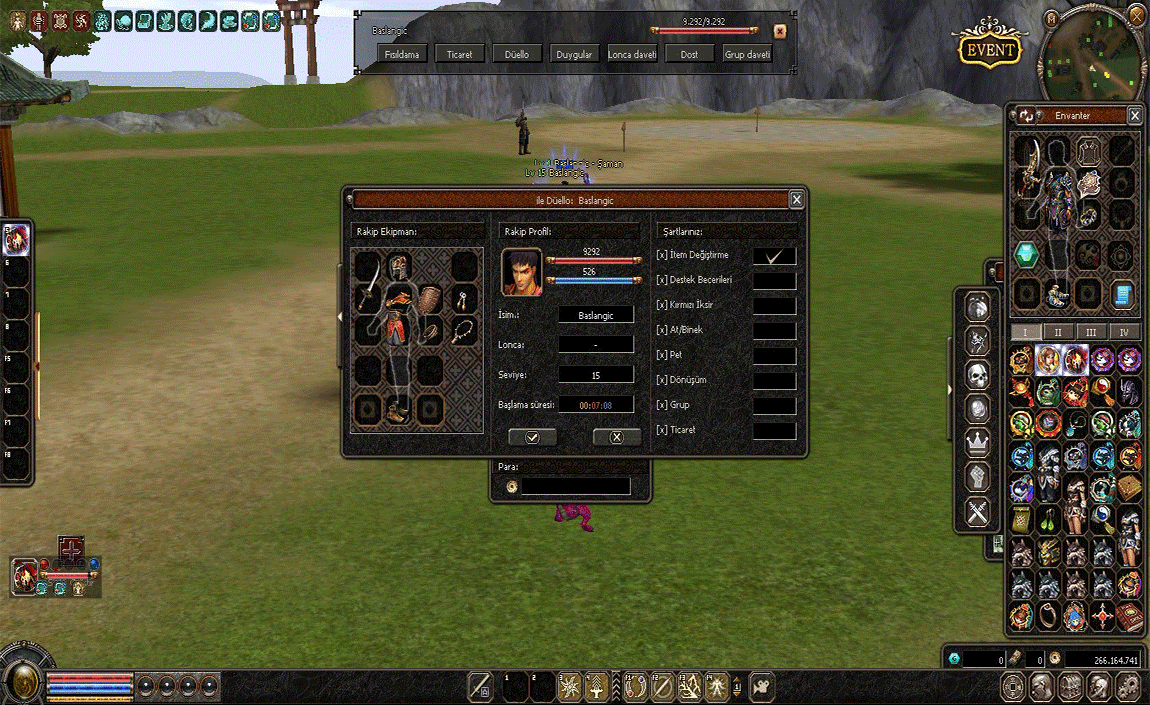This screenshot has height=705, width=1150.
Task: Switch to inventory page II
Action: pyautogui.click(x=1057, y=332)
